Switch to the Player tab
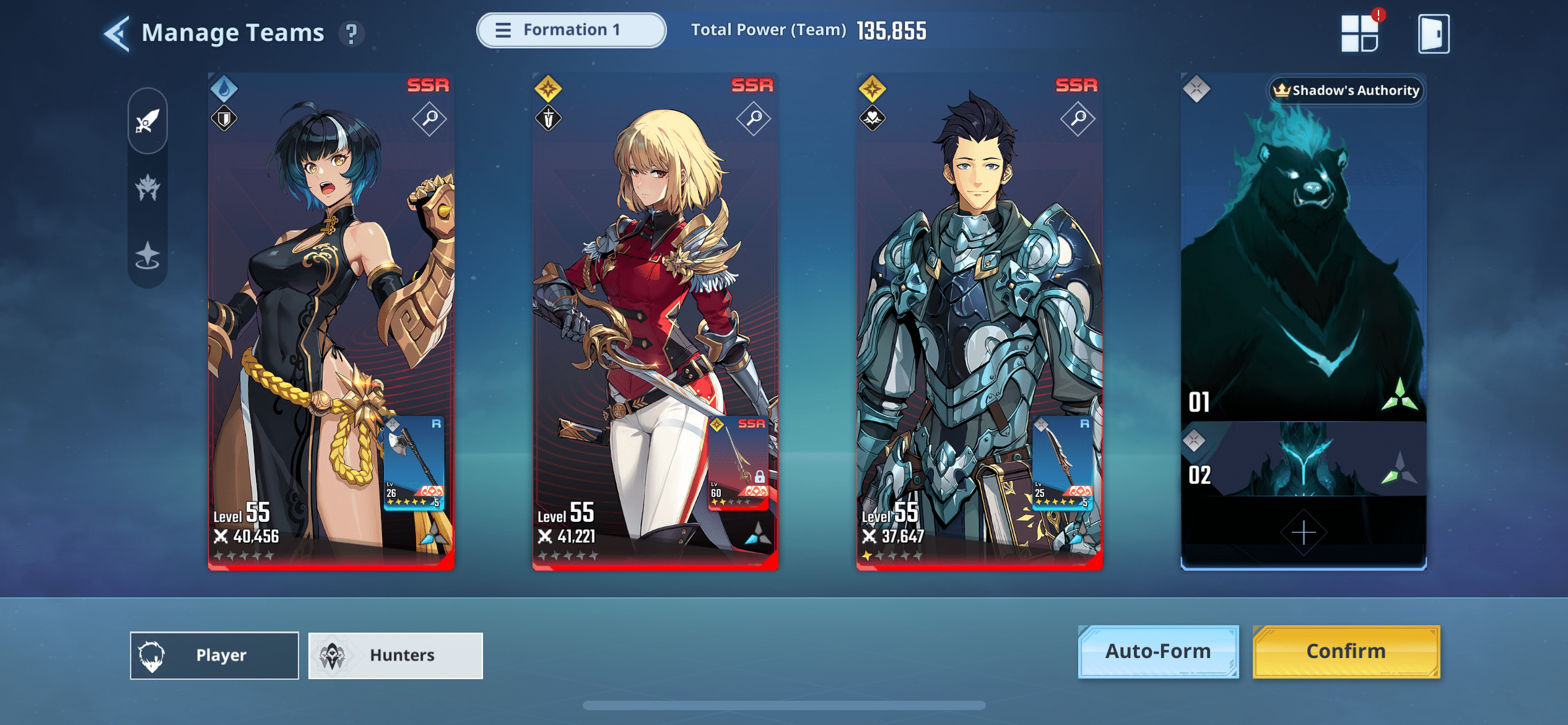 (214, 654)
